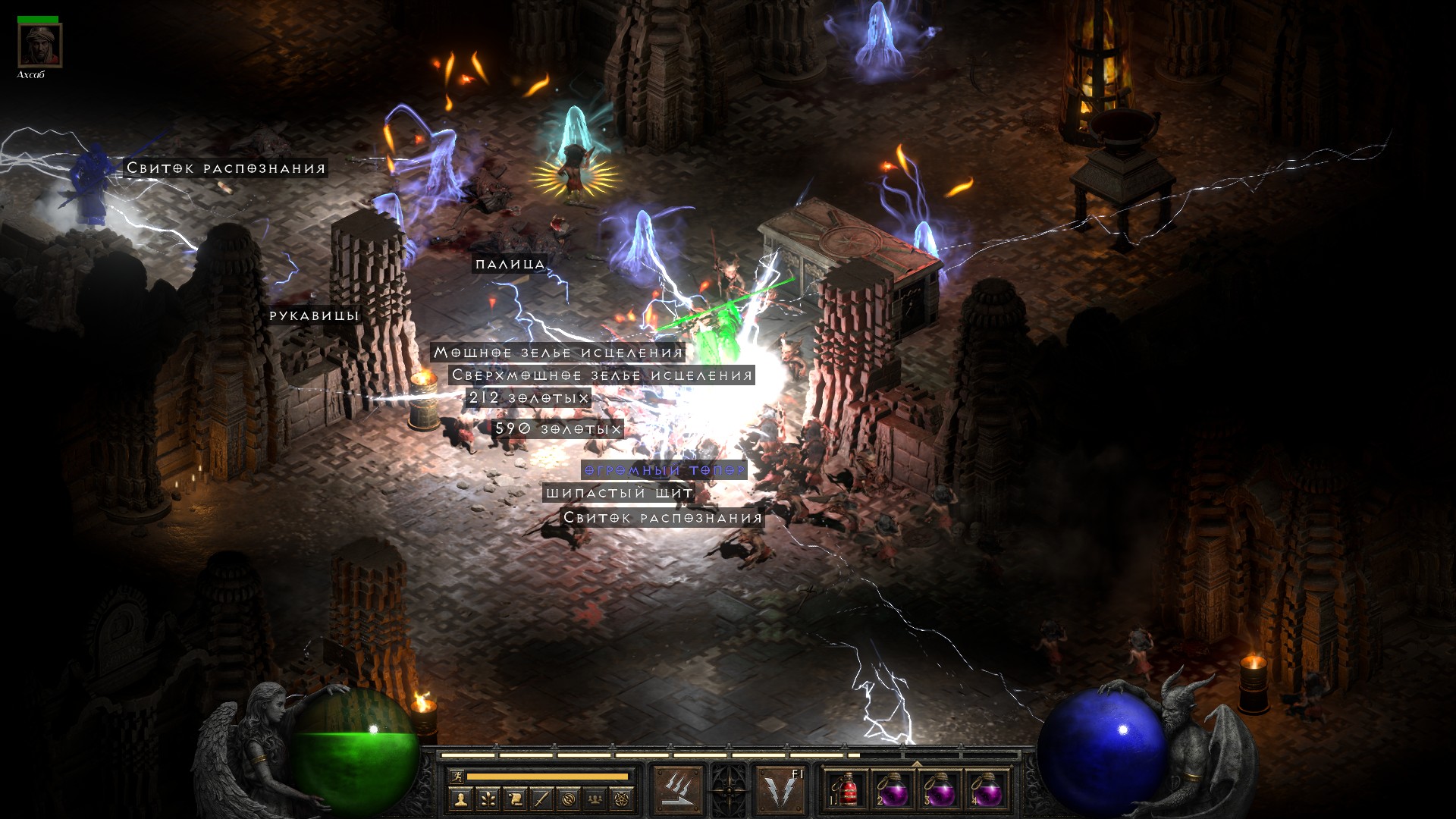Screen dimensions: 1456x819
Task: Use the red healing potion in belt slot 1
Action: tap(846, 789)
